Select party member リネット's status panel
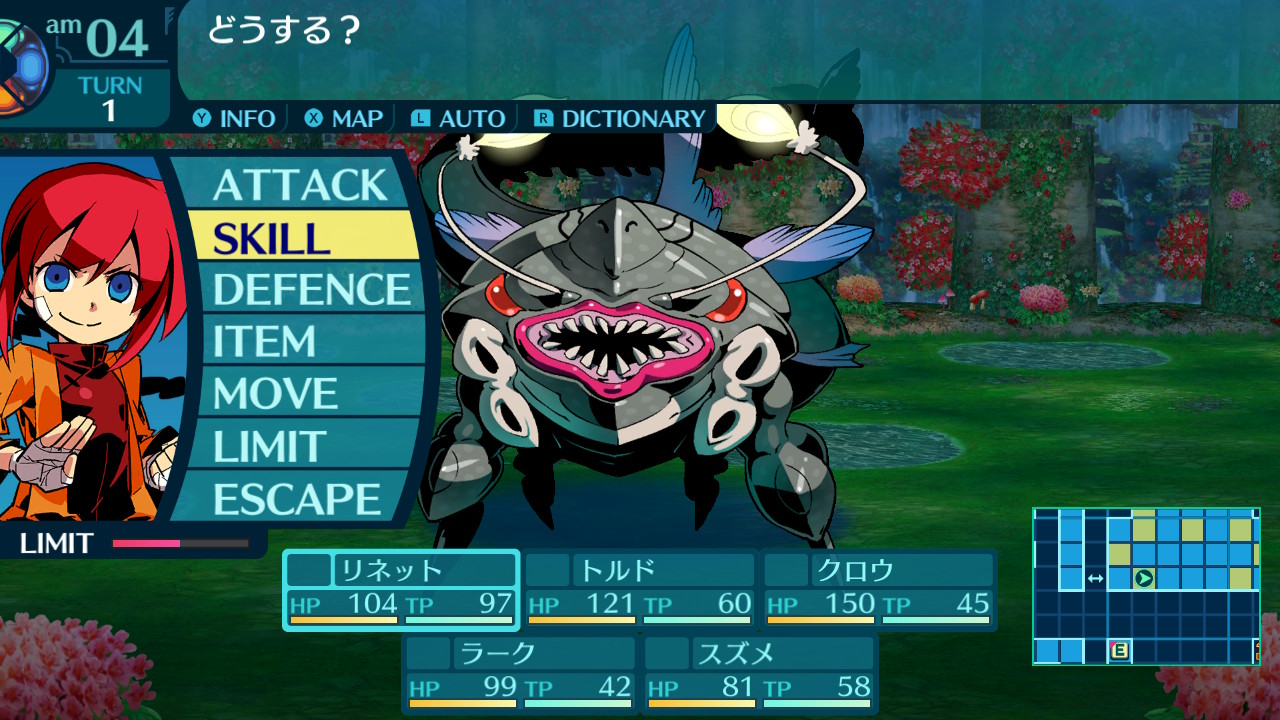Viewport: 1280px width, 720px height. (x=401, y=590)
